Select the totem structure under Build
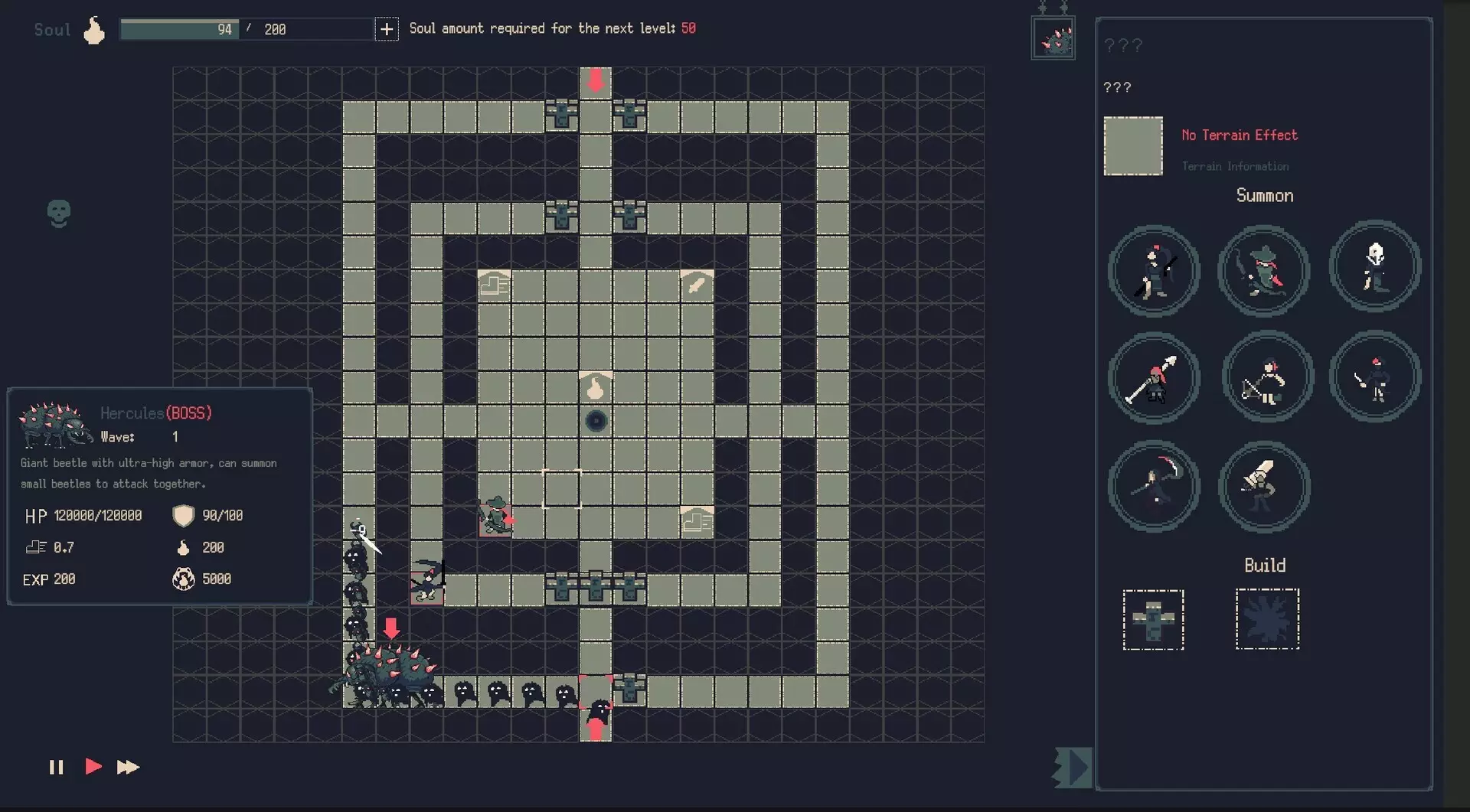Screen dimensions: 1470x812 (1154, 620)
